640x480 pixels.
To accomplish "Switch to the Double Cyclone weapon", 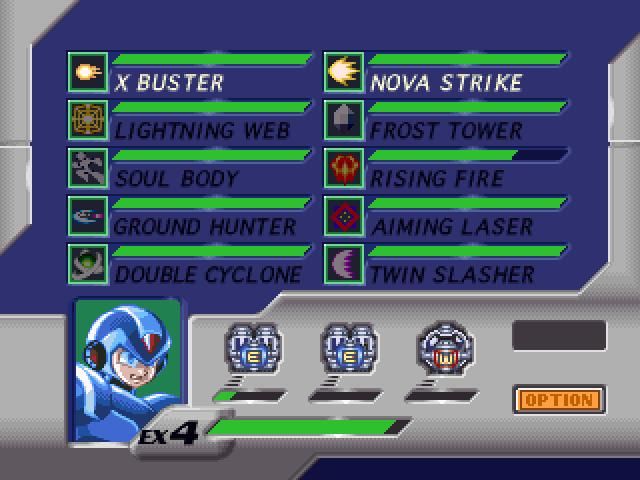I will (x=208, y=273).
